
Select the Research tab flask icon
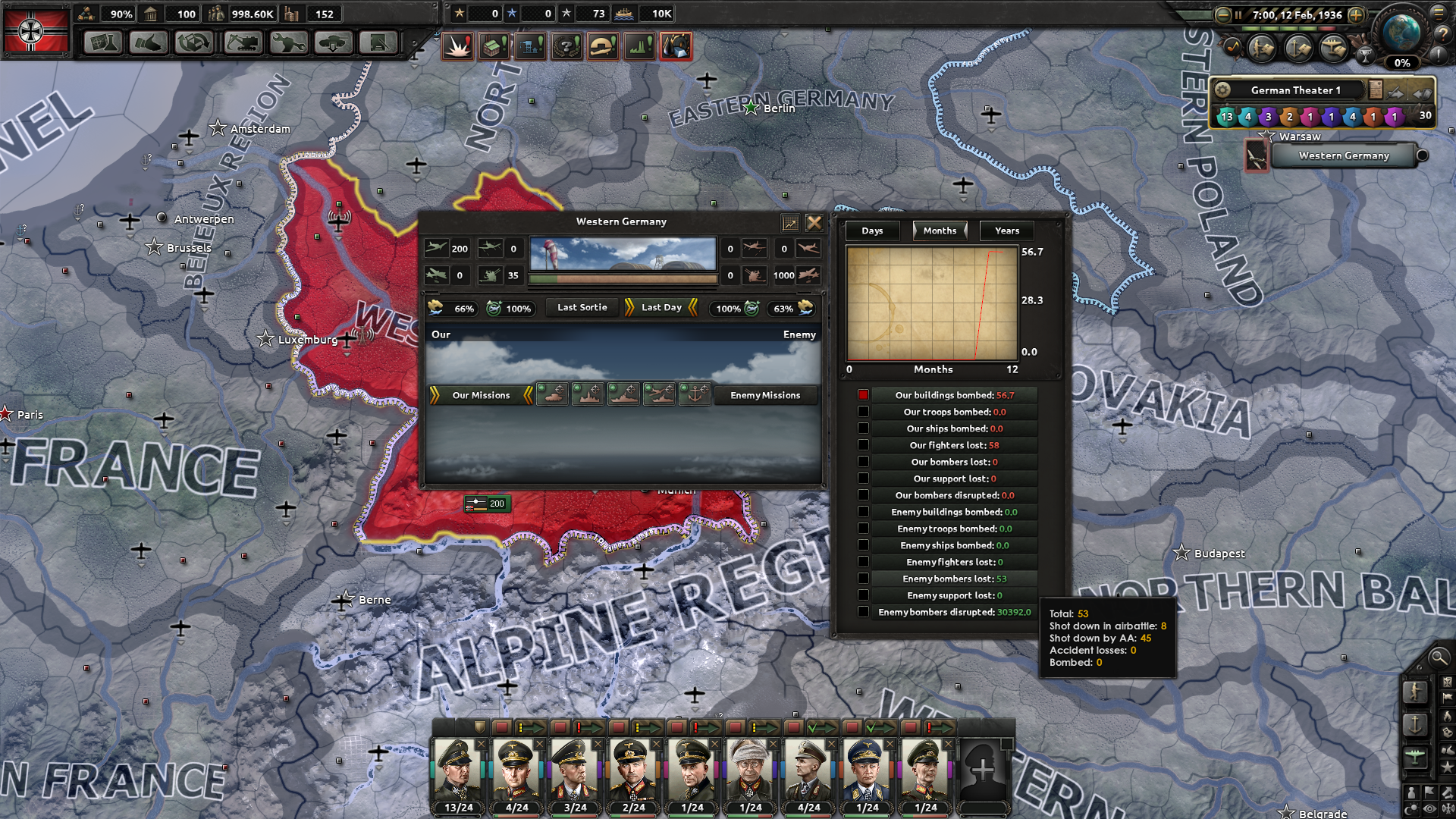coord(102,42)
